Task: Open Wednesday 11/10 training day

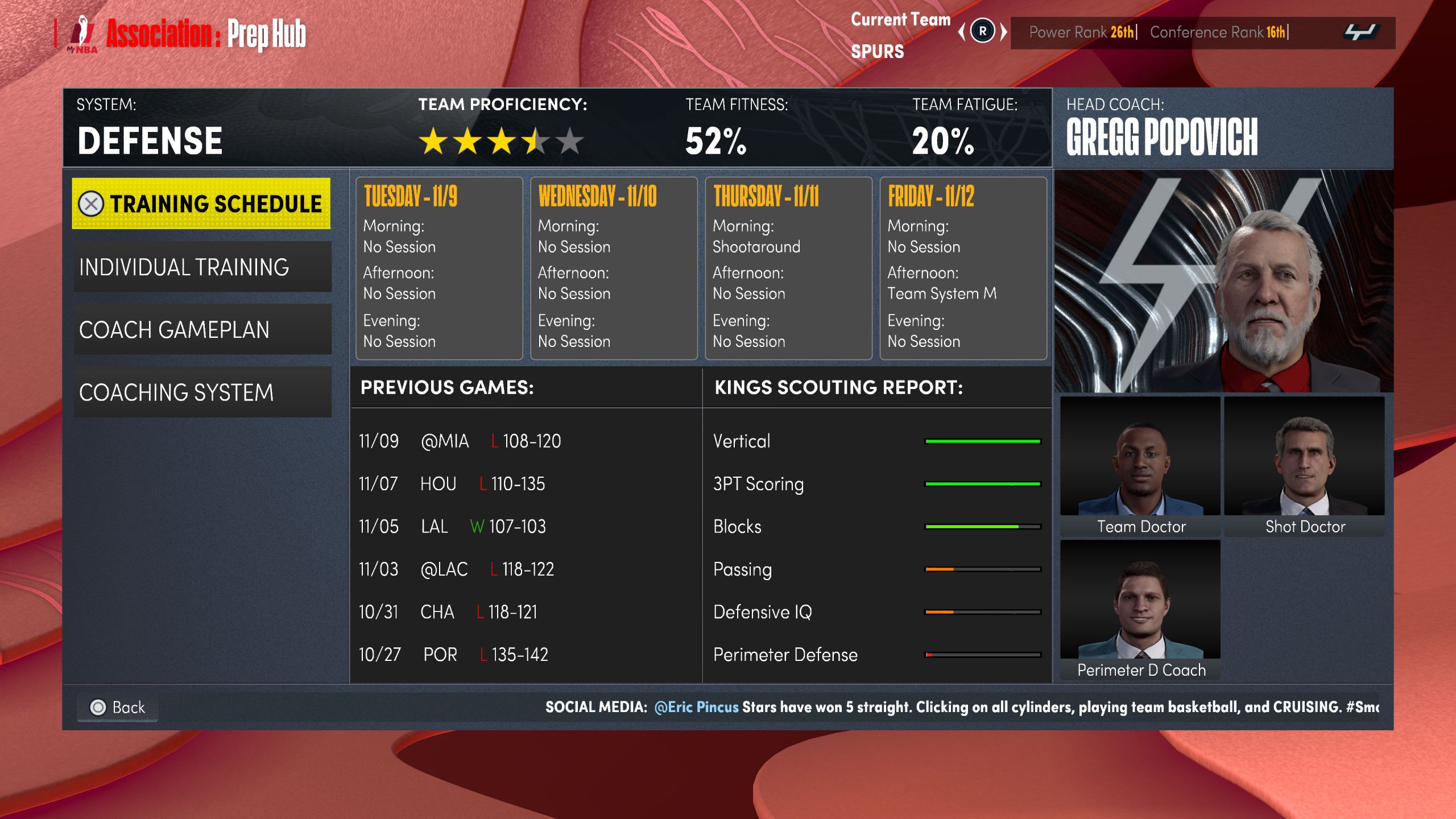Action: pyautogui.click(x=614, y=268)
